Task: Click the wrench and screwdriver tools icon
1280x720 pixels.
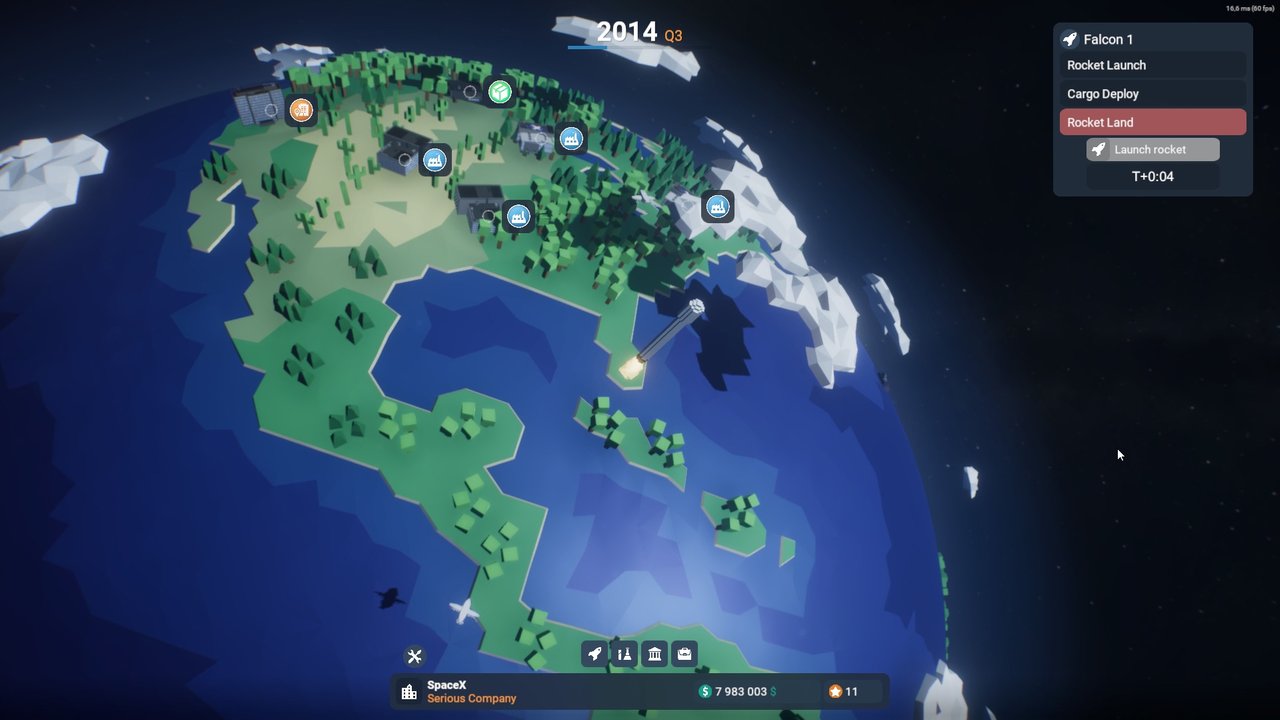Action: point(415,656)
